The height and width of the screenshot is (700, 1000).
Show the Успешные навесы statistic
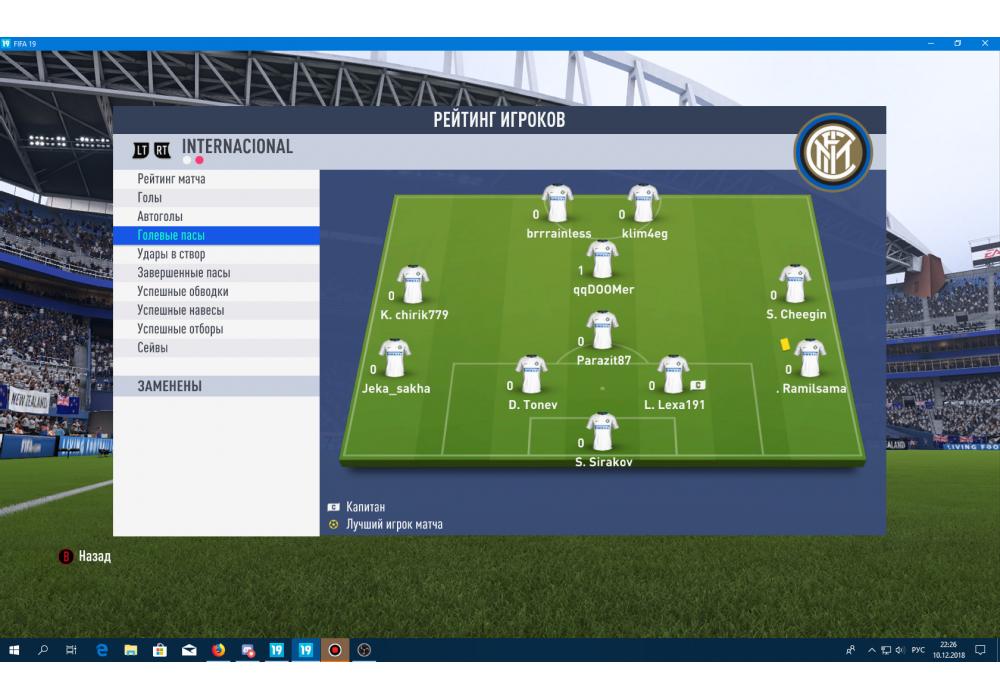click(181, 310)
